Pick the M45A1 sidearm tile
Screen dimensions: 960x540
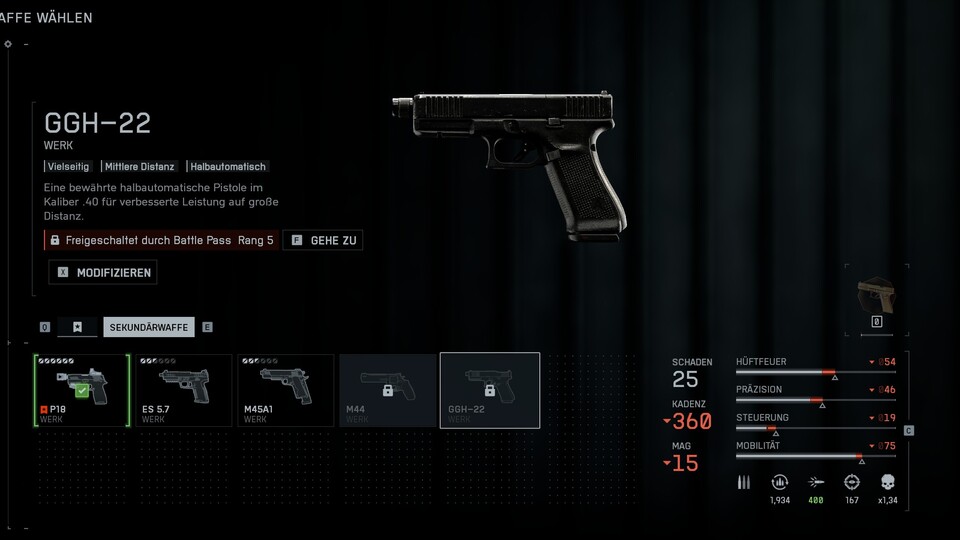(x=286, y=390)
